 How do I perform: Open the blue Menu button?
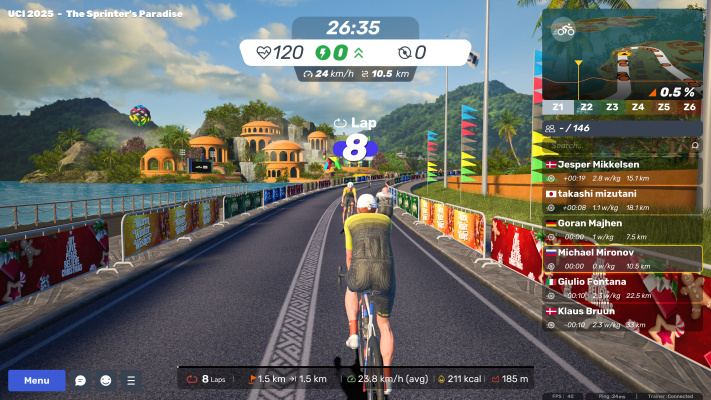37,380
